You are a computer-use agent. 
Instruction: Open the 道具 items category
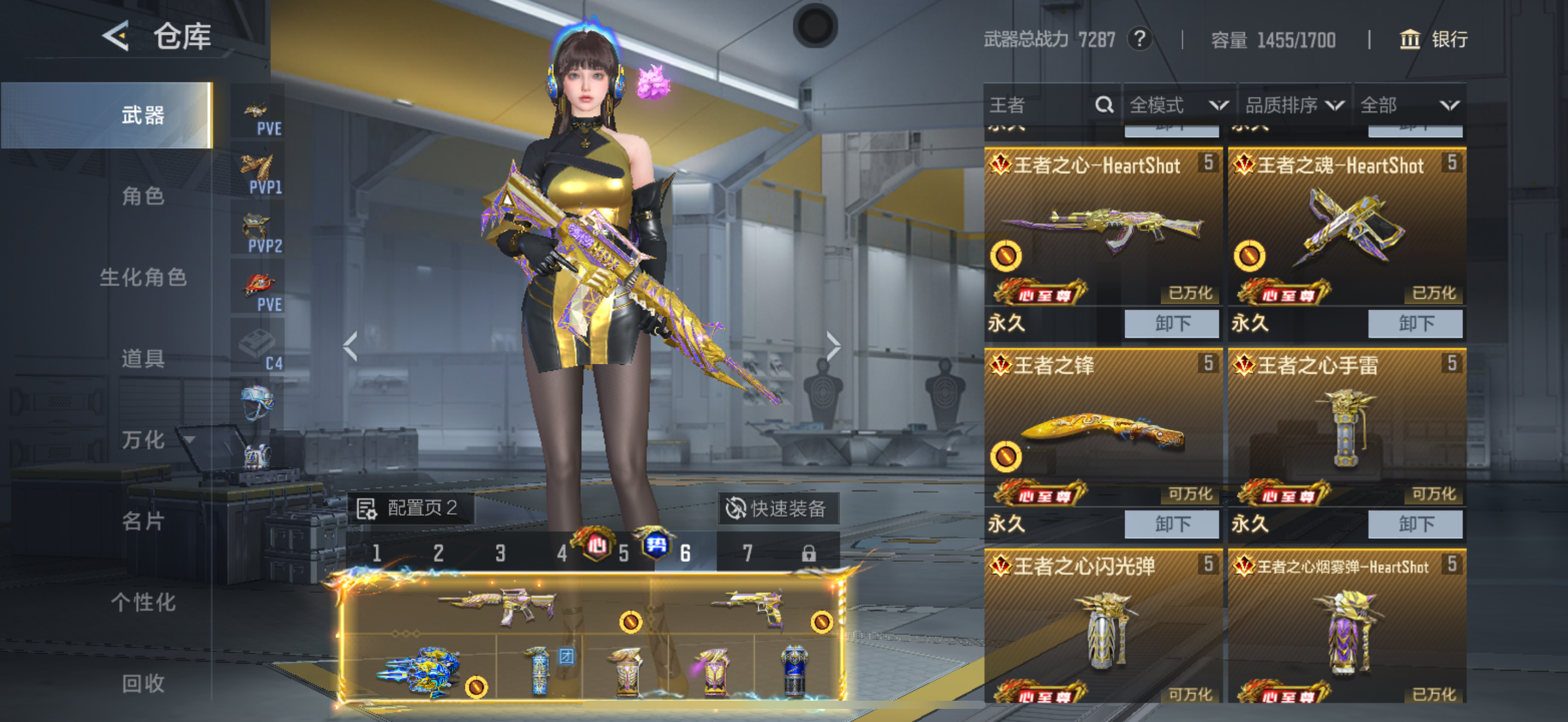tap(143, 359)
